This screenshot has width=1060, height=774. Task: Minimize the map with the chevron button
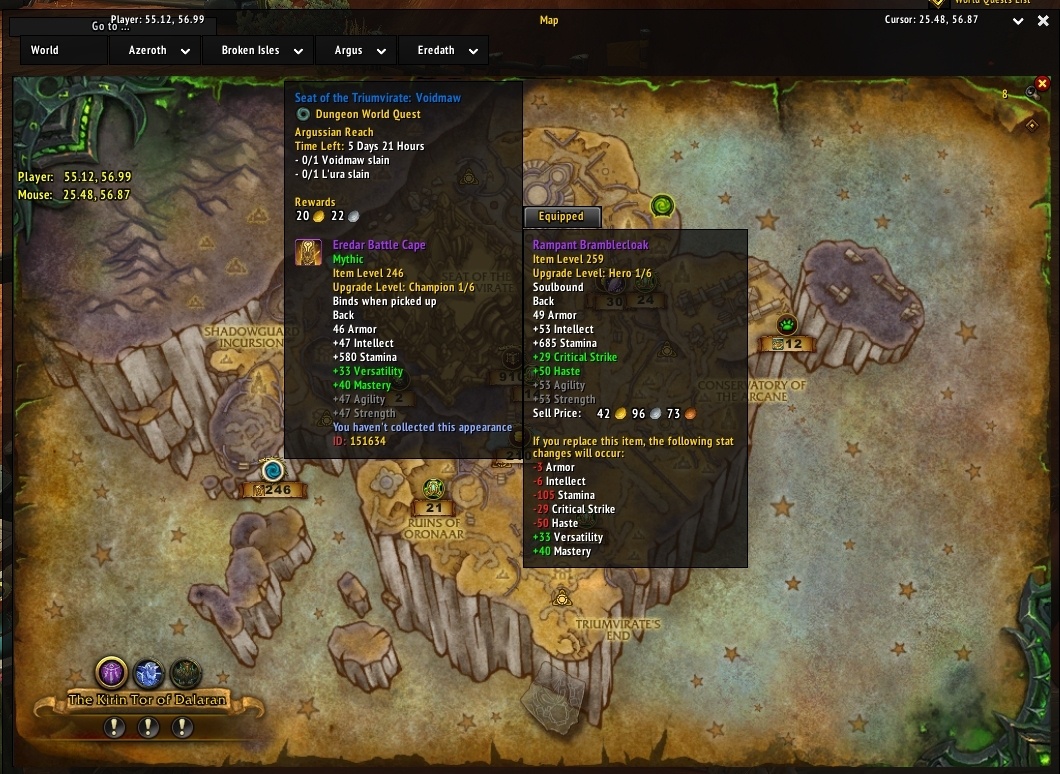point(1018,21)
